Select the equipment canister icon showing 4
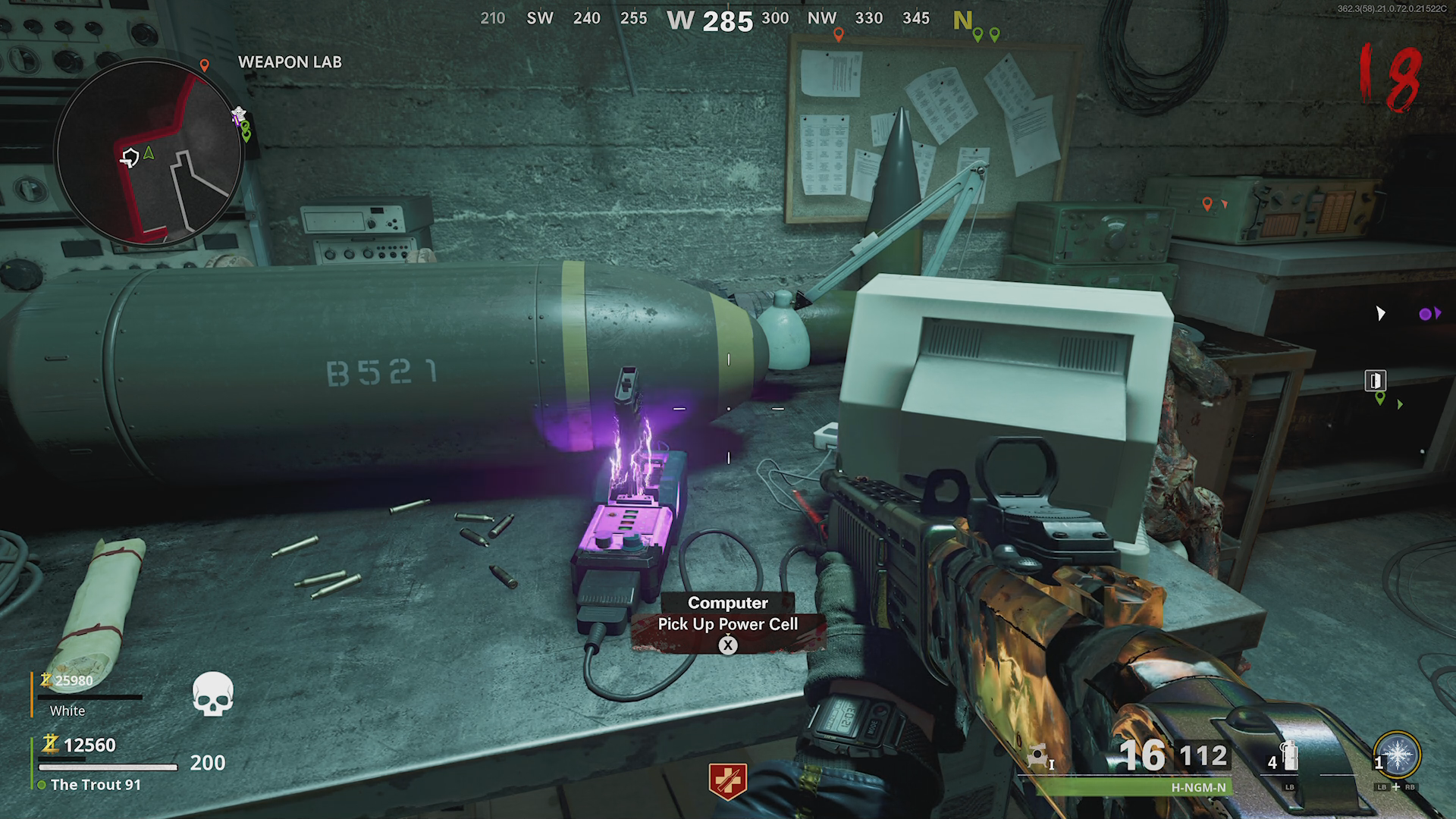This screenshot has width=1456, height=819. pyautogui.click(x=1290, y=755)
